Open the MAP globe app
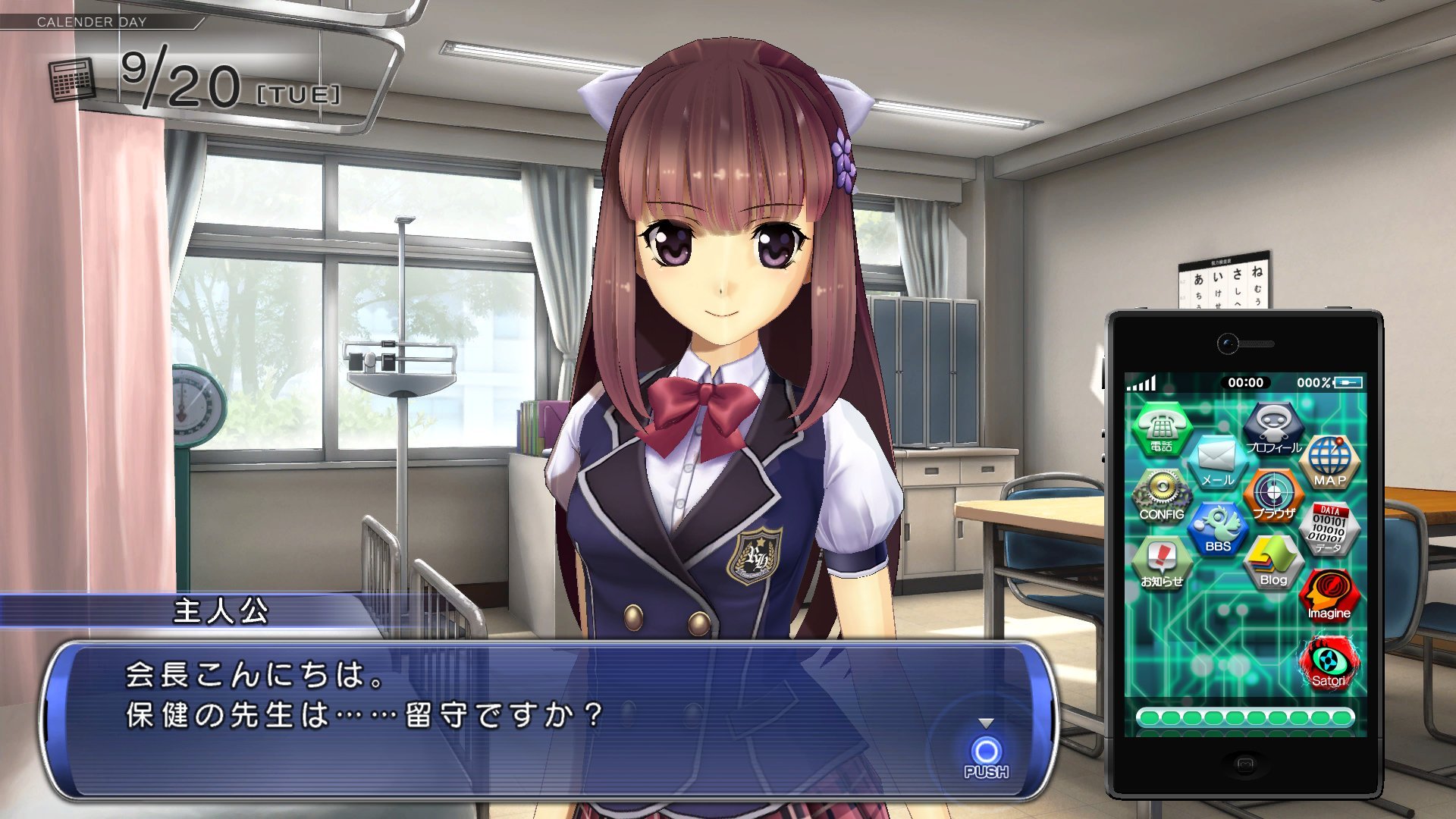This screenshot has height=819, width=1456. tap(1329, 461)
